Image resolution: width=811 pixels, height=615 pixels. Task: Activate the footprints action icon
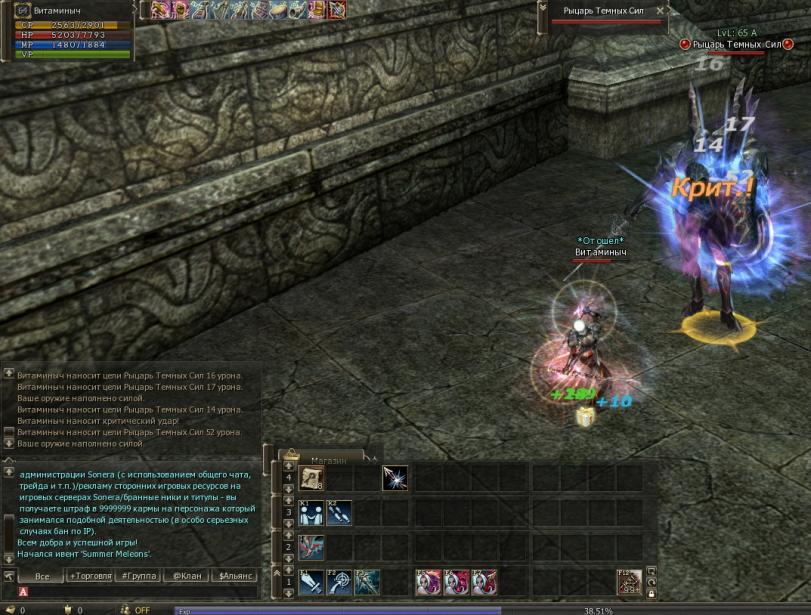point(339,513)
